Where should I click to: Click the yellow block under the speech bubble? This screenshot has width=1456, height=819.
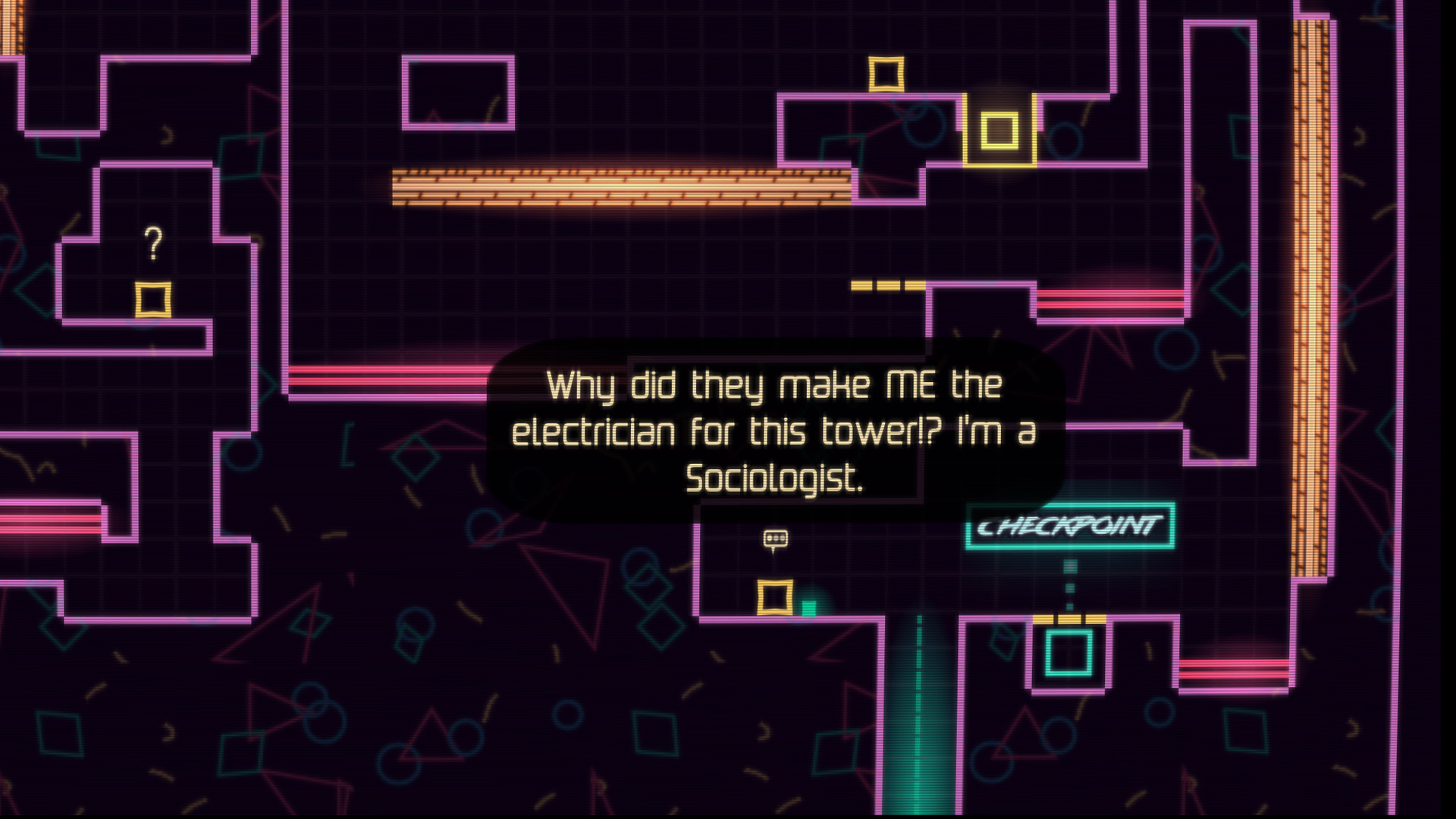(x=777, y=595)
